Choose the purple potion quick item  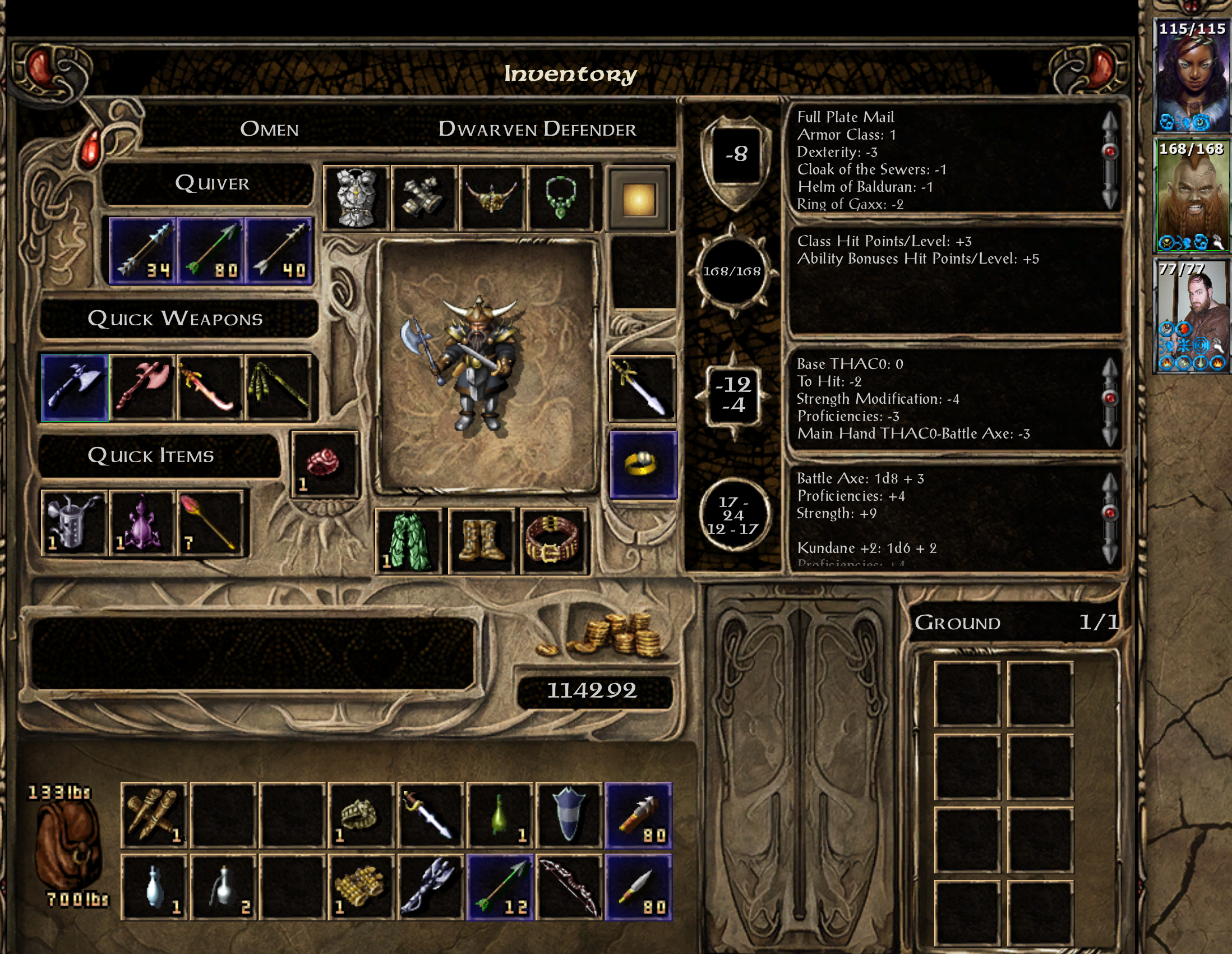click(x=142, y=523)
